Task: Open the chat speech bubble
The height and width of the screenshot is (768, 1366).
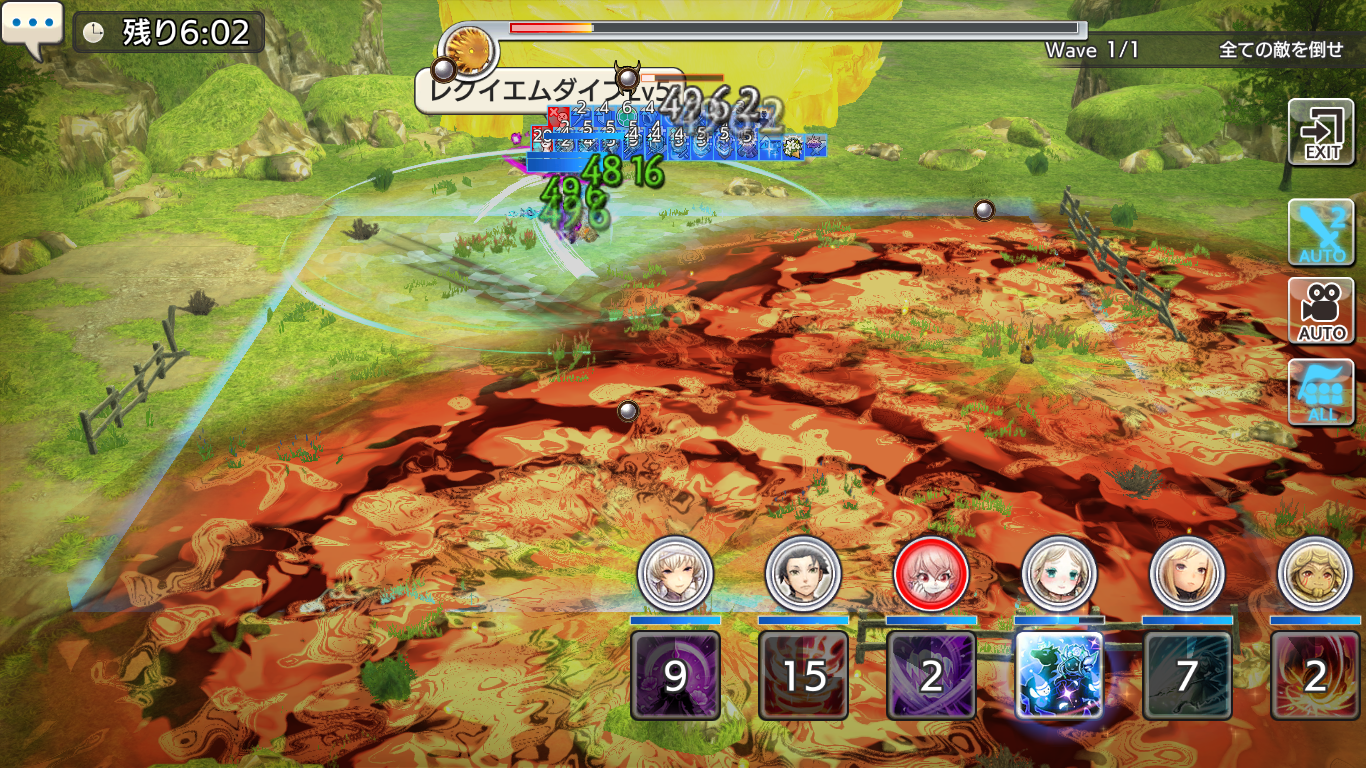Action: click(x=32, y=29)
